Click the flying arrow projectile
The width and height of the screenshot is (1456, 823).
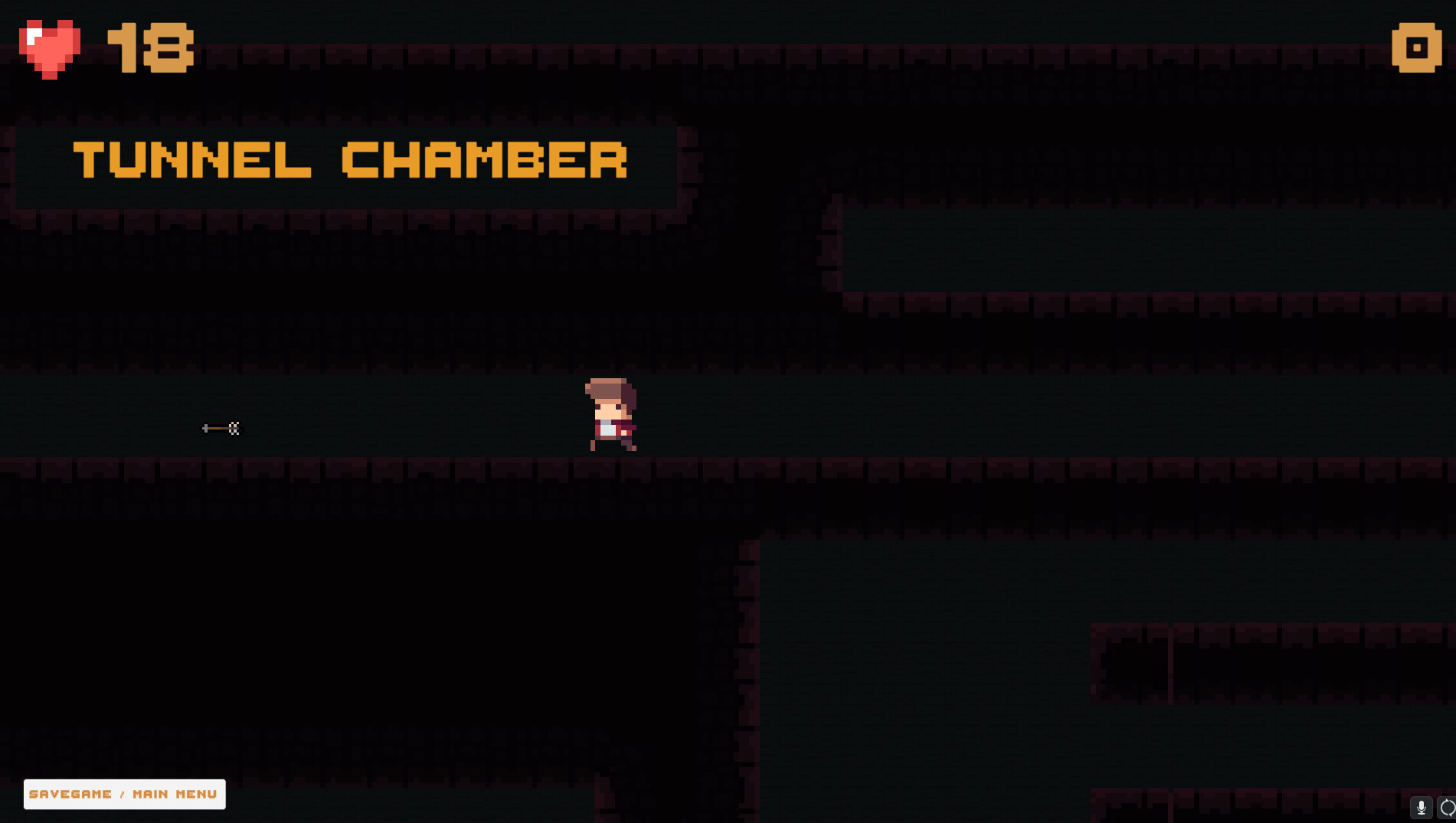[220, 428]
